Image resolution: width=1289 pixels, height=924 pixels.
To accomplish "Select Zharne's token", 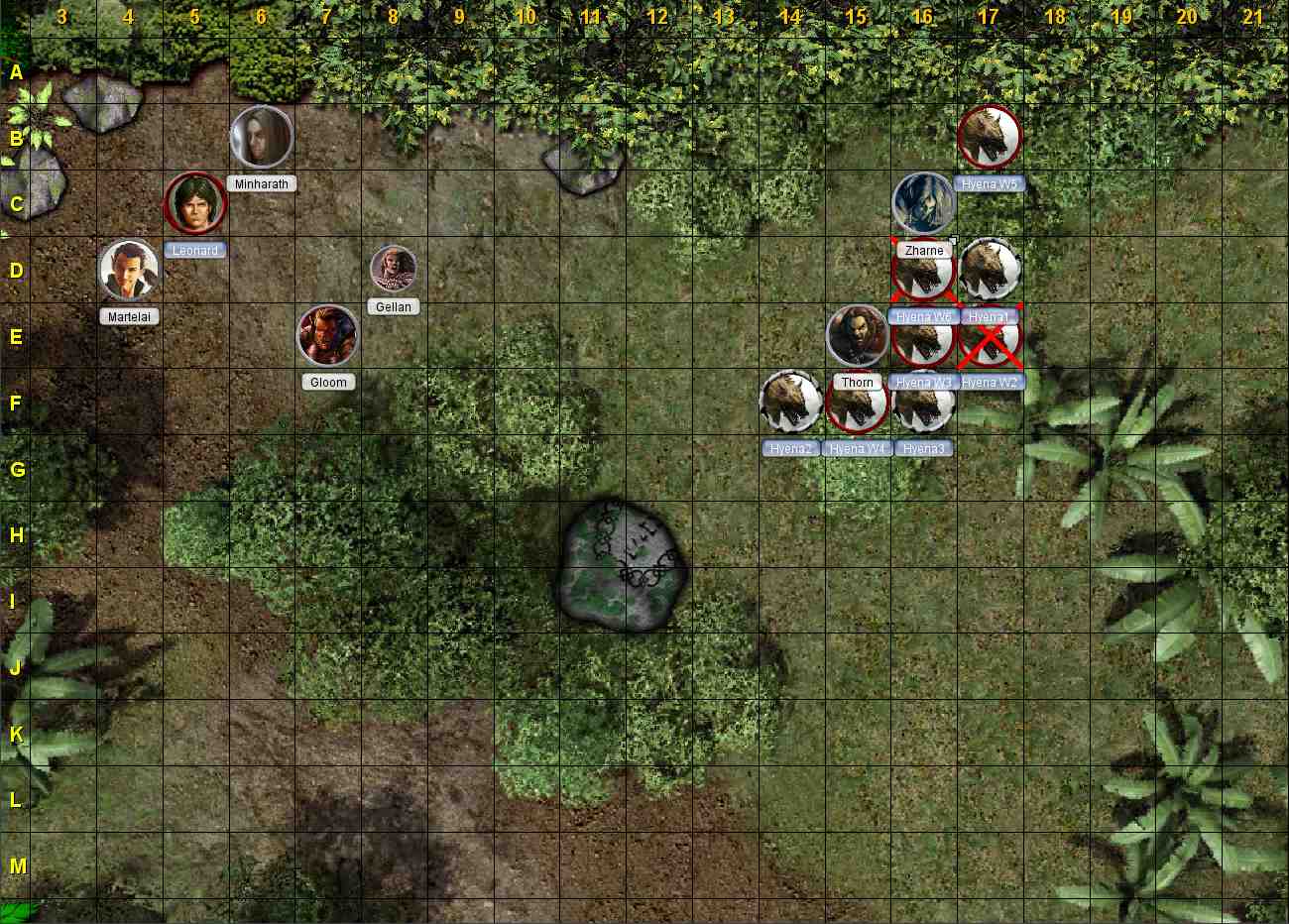I will click(x=923, y=203).
